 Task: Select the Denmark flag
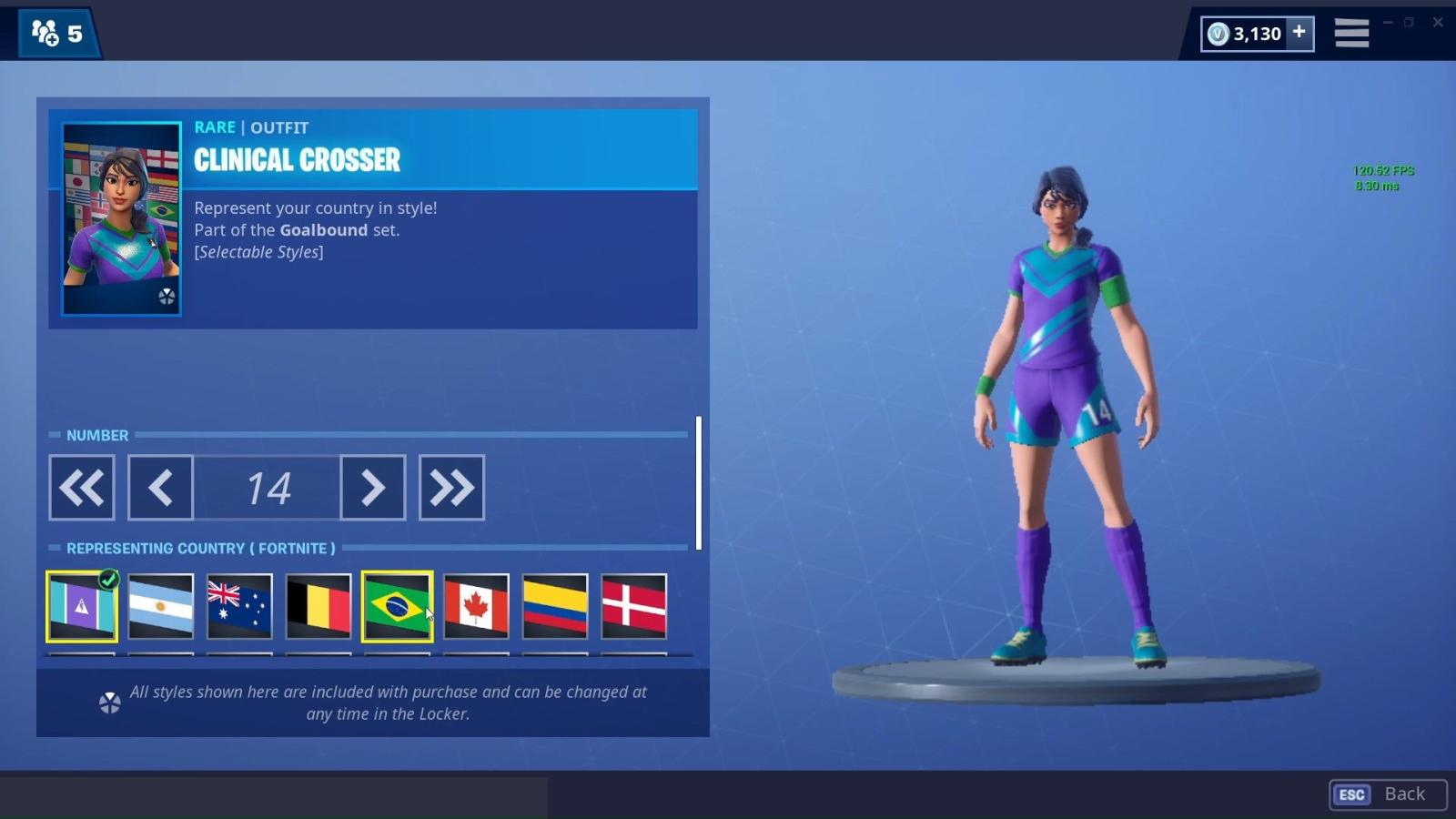tap(634, 606)
